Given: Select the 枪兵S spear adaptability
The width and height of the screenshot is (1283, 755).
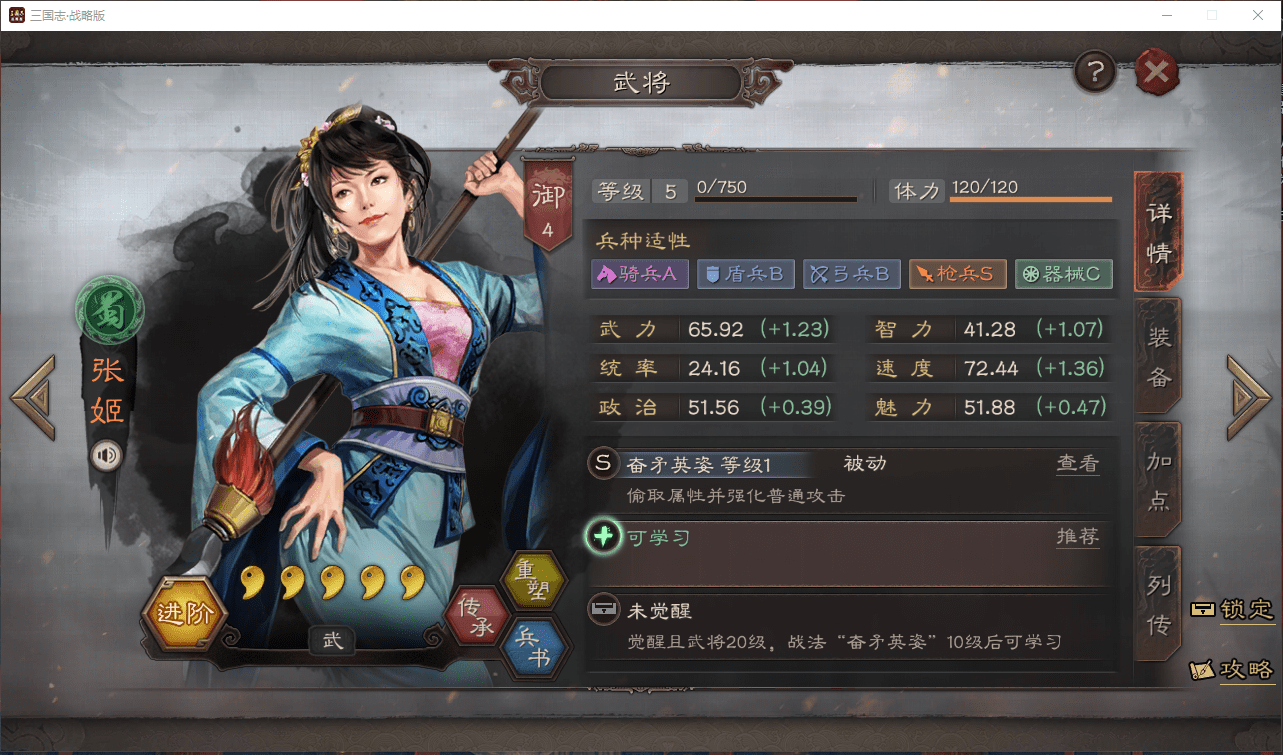Looking at the screenshot, I should [x=957, y=273].
